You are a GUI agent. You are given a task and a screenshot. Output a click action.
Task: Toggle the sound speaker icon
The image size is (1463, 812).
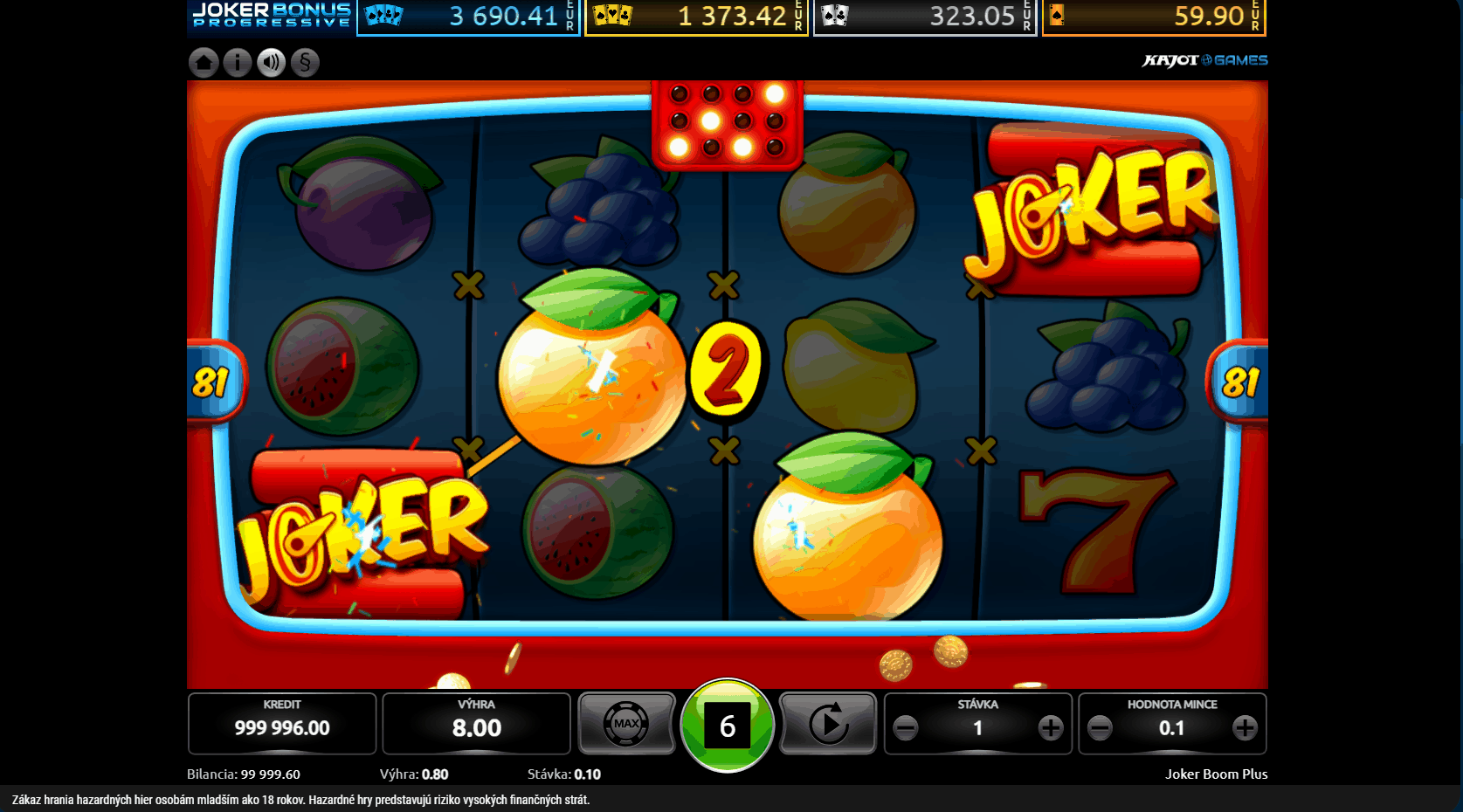click(272, 62)
